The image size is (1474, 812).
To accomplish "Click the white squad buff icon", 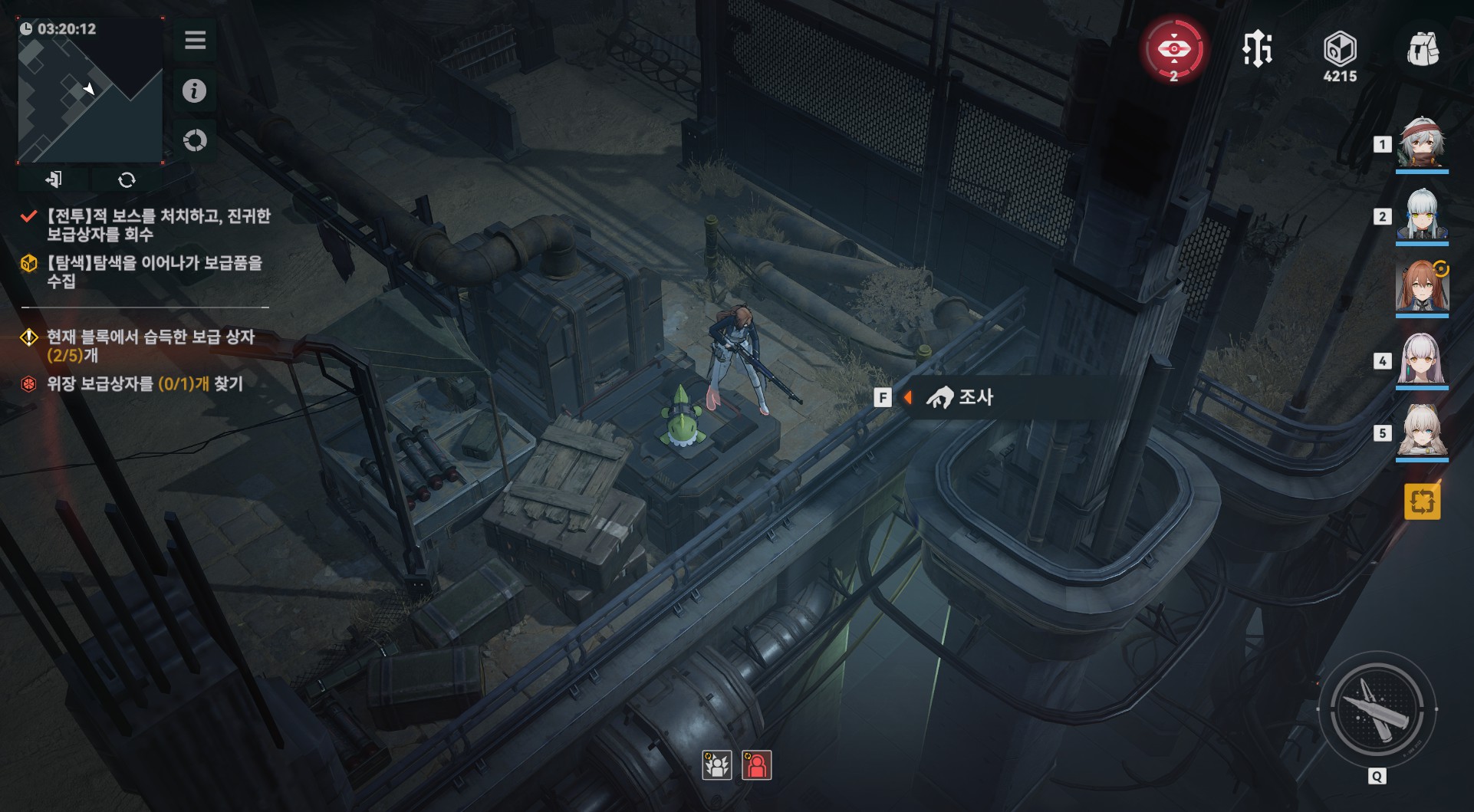I will pos(717,765).
